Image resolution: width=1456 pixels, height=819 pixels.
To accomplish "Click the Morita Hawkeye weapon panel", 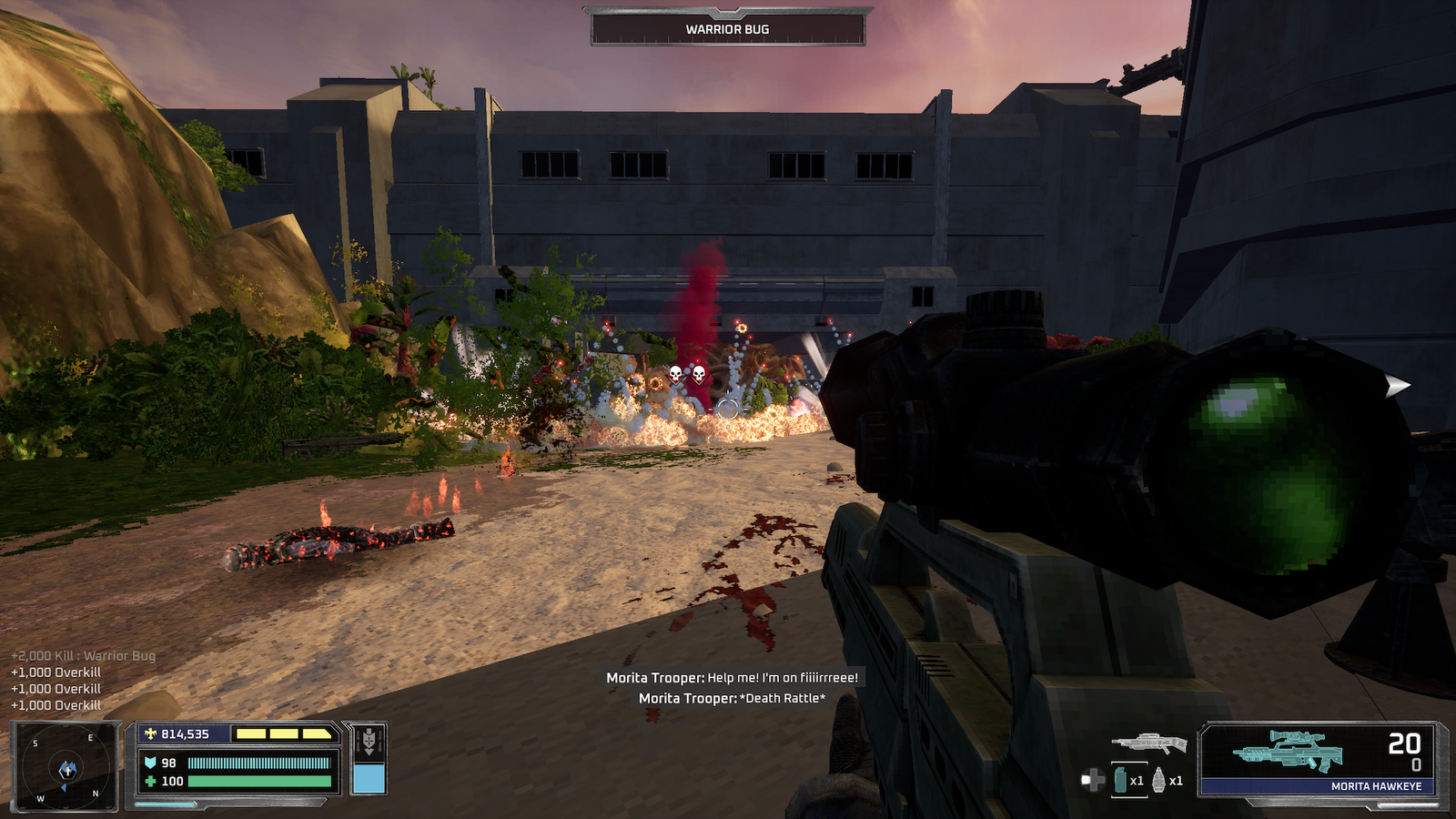I will point(1320,759).
